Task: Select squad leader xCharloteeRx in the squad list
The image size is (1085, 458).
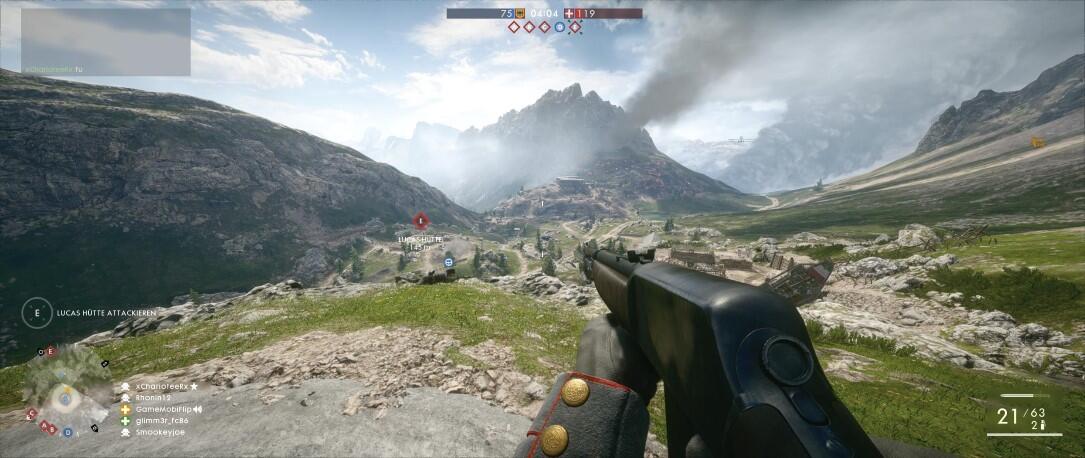Action: (x=160, y=386)
